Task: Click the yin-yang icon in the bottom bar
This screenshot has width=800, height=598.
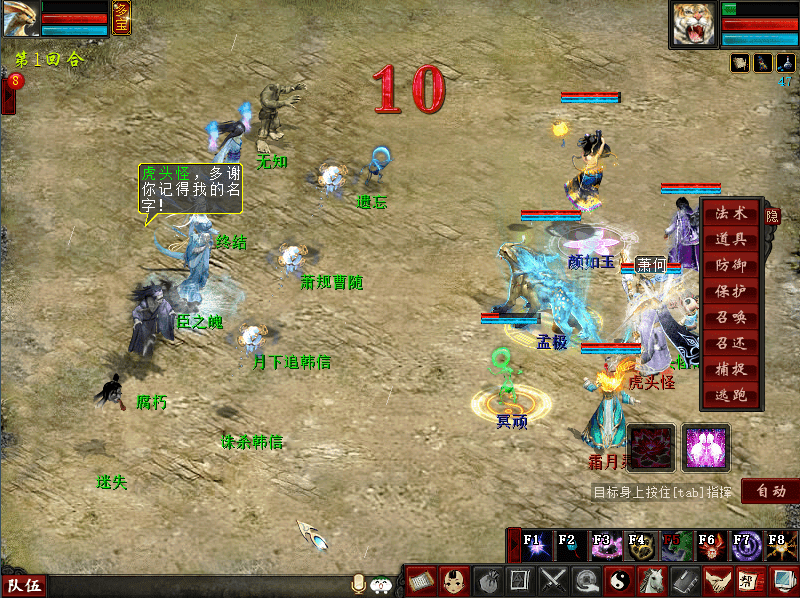Action: [619, 580]
